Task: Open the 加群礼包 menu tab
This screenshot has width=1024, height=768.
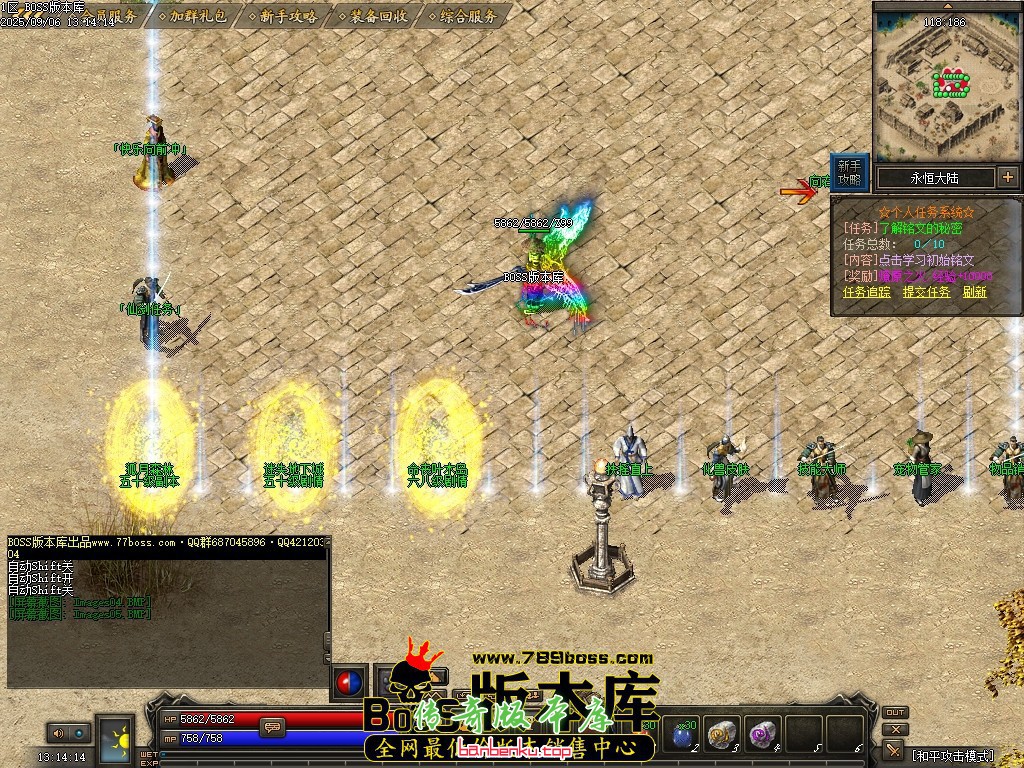Action: coord(198,16)
